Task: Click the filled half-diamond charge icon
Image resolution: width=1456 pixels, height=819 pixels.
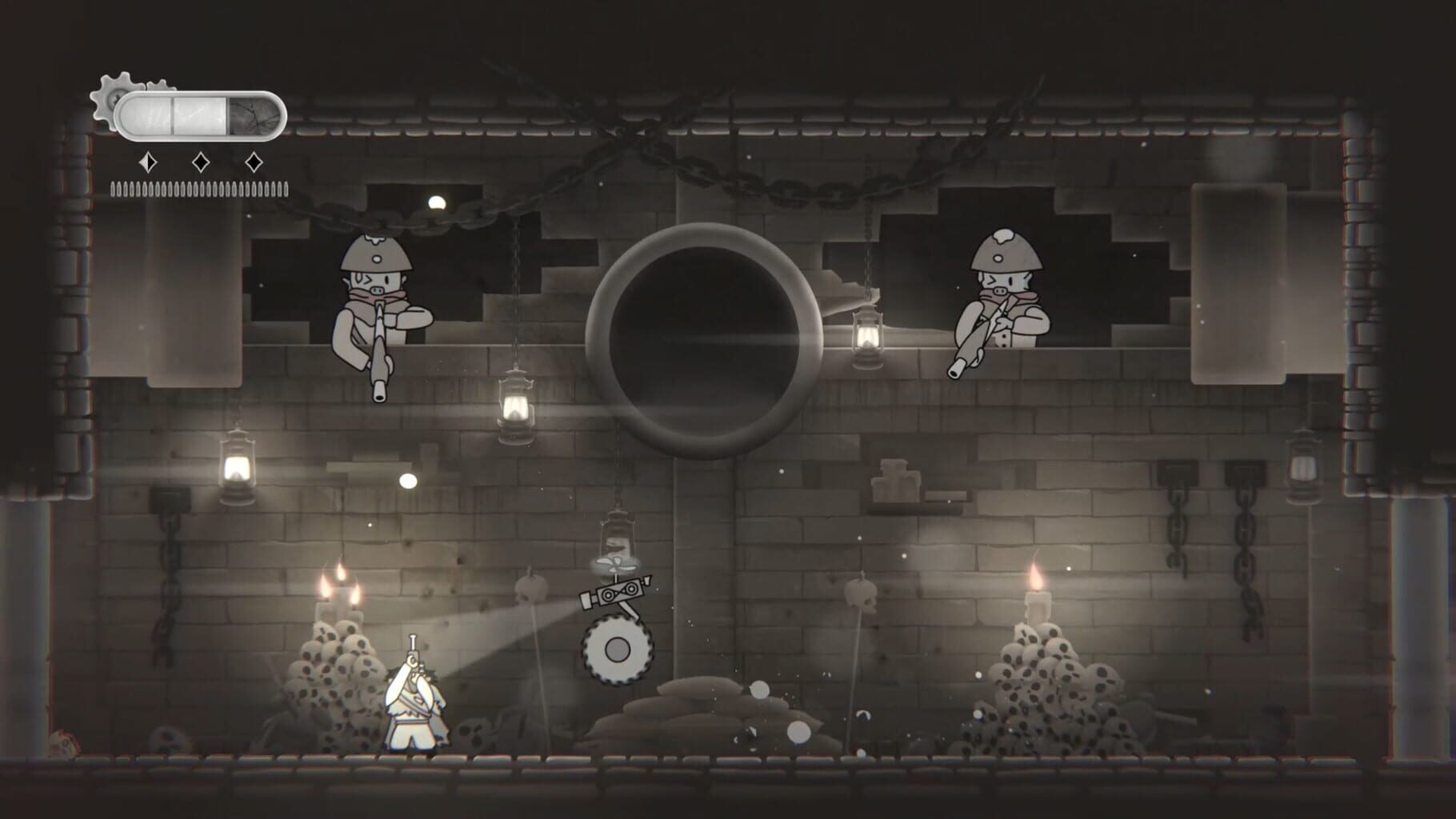Action: click(x=147, y=161)
